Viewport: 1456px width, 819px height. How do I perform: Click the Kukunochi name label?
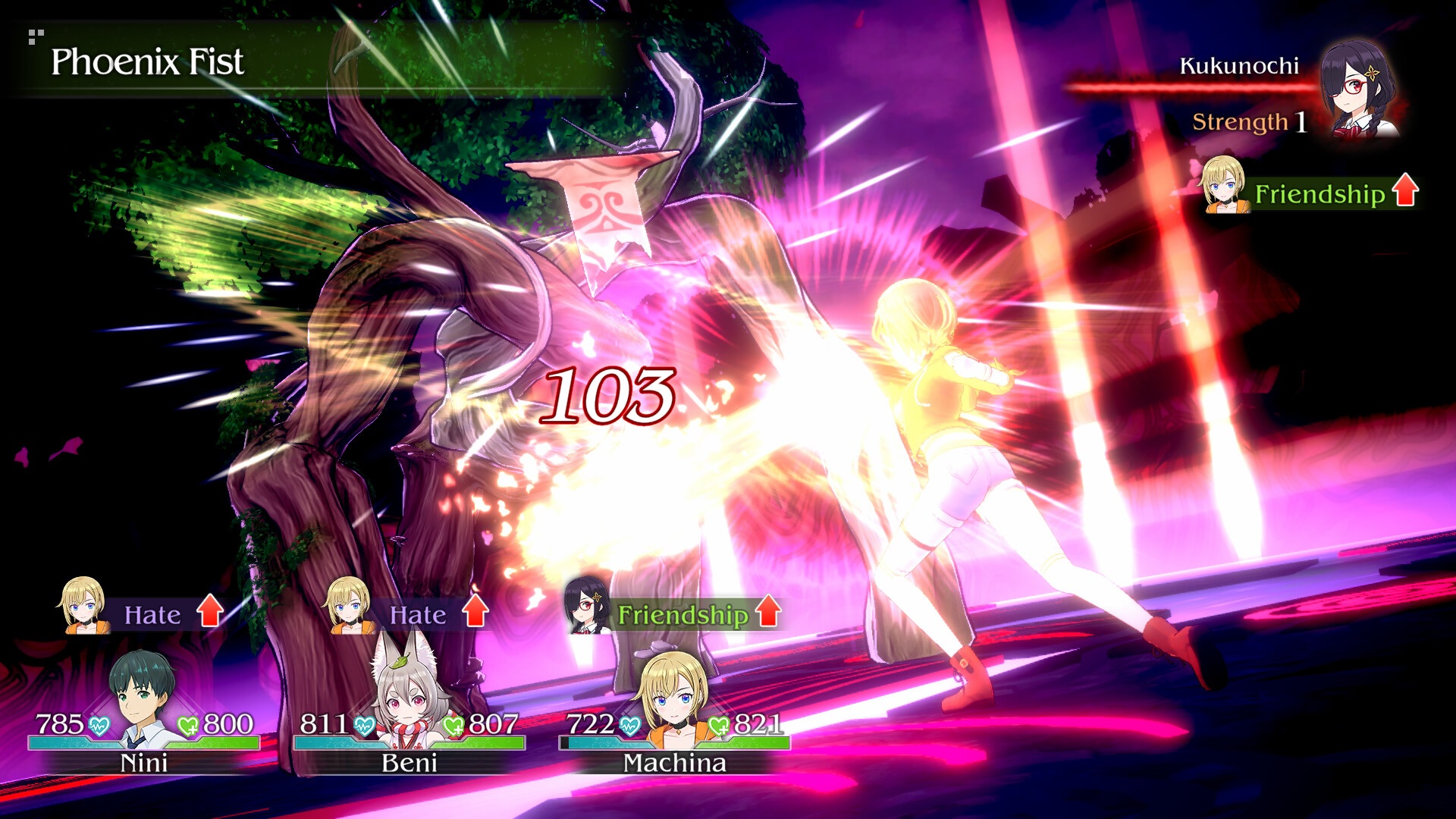1238,67
